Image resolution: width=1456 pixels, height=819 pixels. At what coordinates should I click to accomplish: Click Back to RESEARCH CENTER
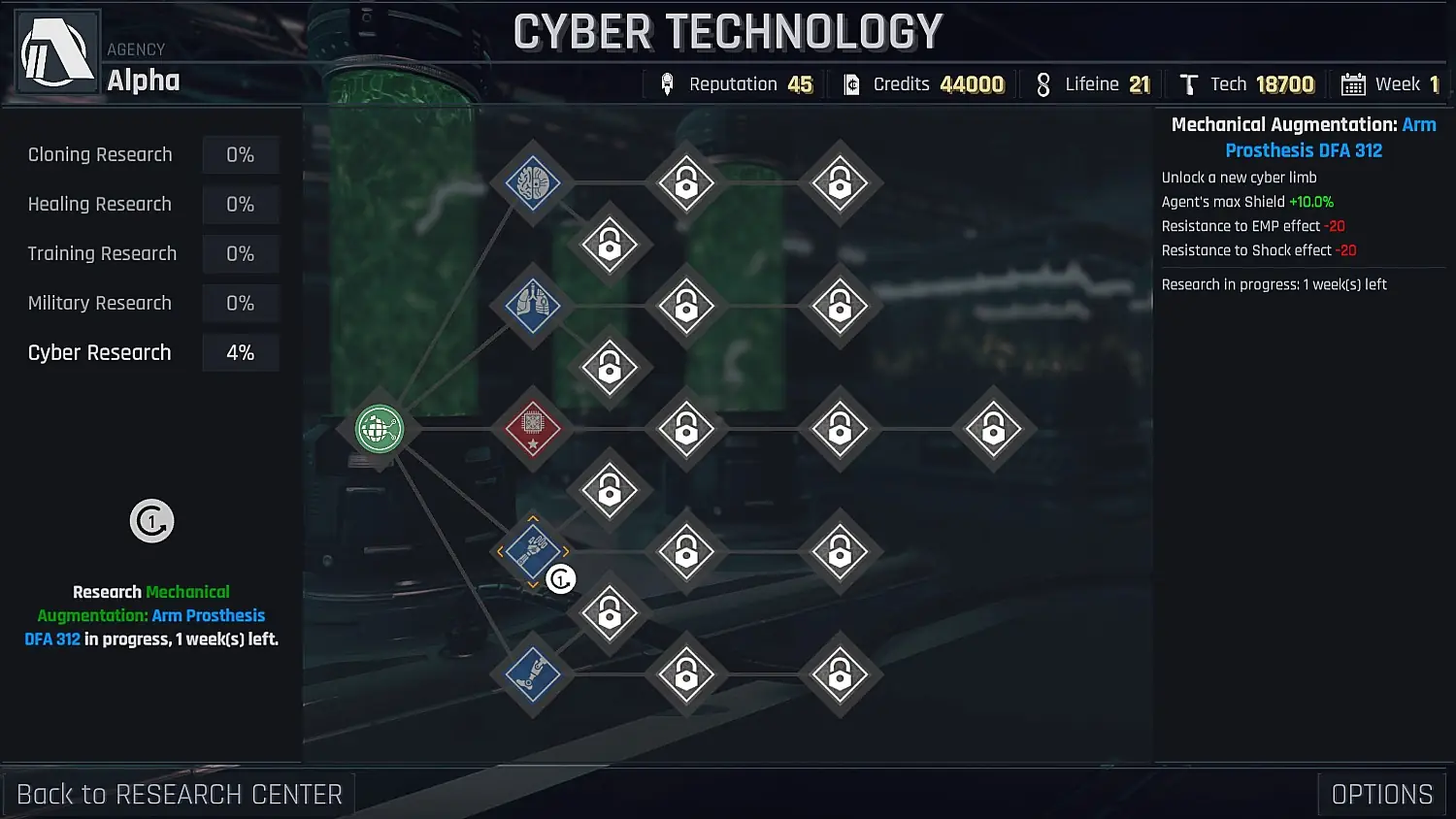point(181,794)
